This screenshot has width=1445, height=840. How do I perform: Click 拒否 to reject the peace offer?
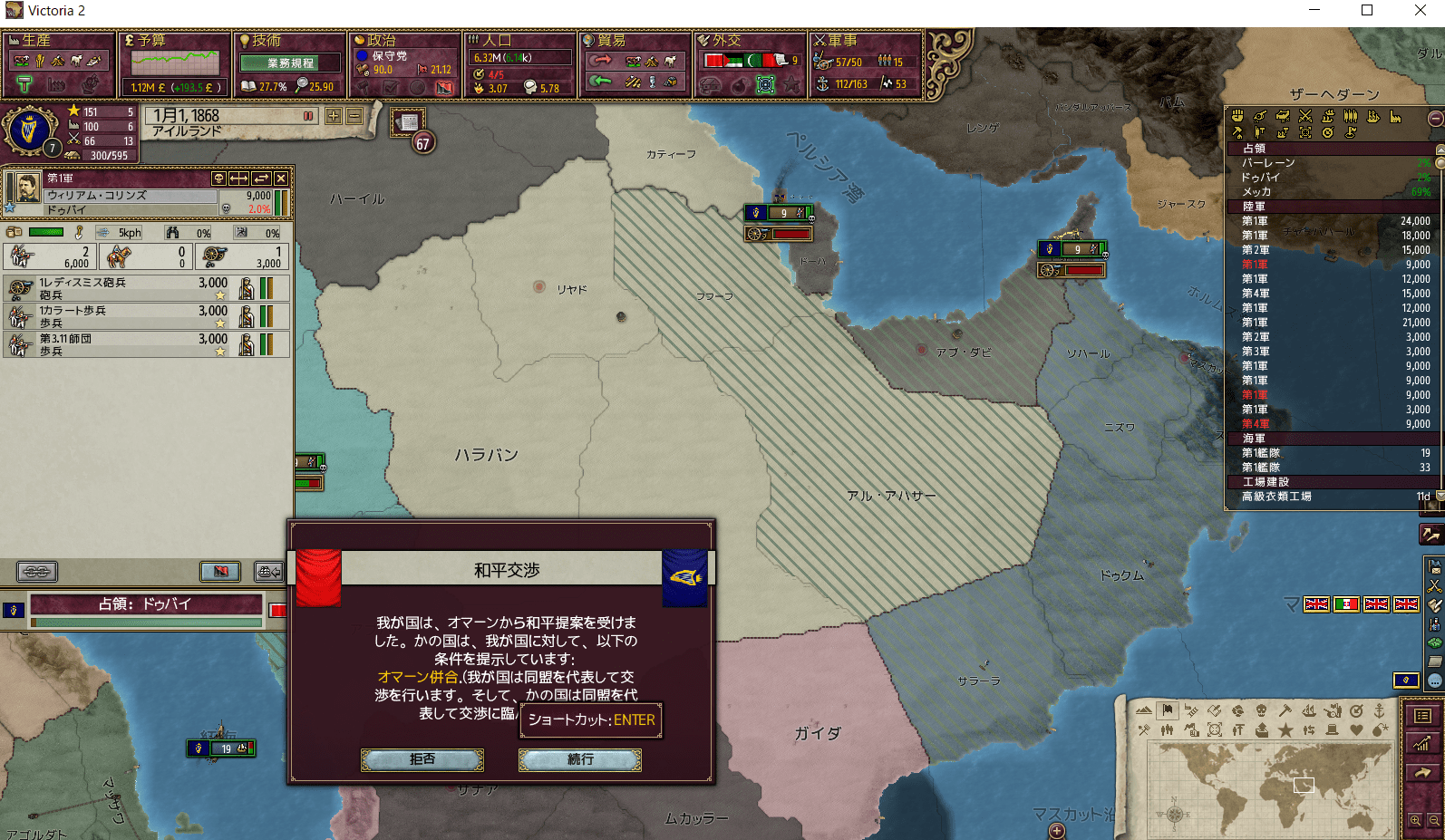[422, 760]
